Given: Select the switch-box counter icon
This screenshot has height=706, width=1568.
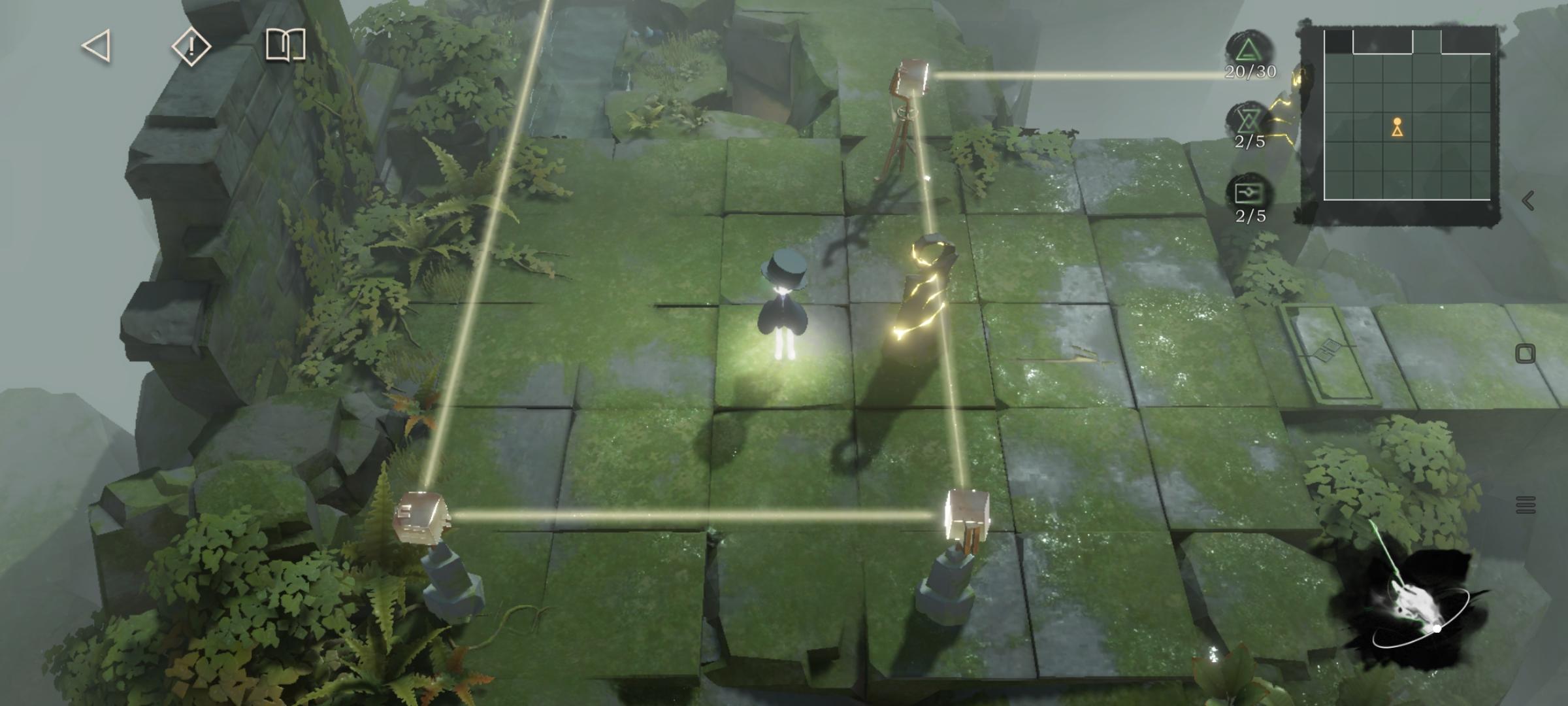Looking at the screenshot, I should click(1249, 194).
